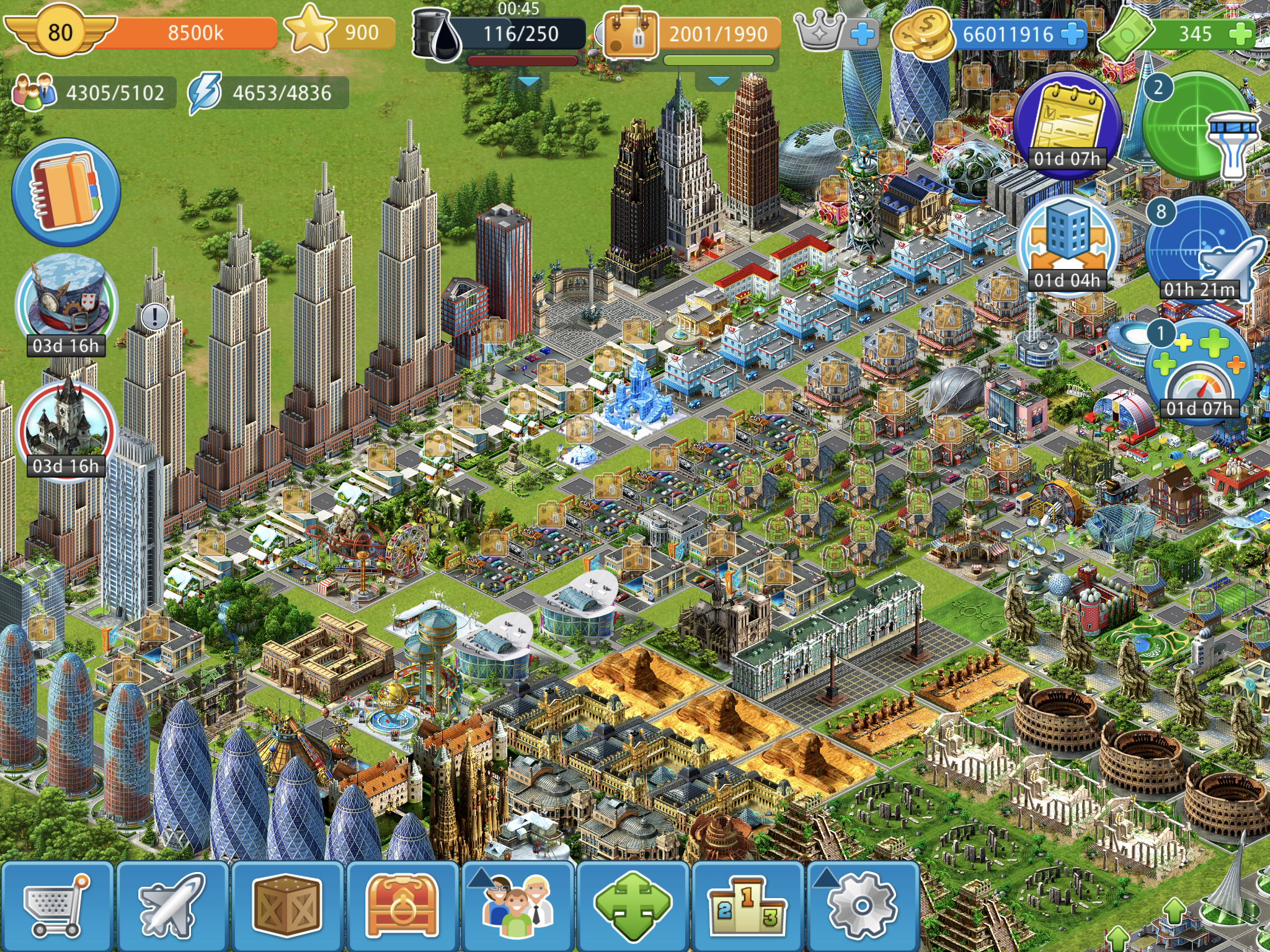View the leaderboard podium rankings
The height and width of the screenshot is (952, 1270).
(x=747, y=906)
